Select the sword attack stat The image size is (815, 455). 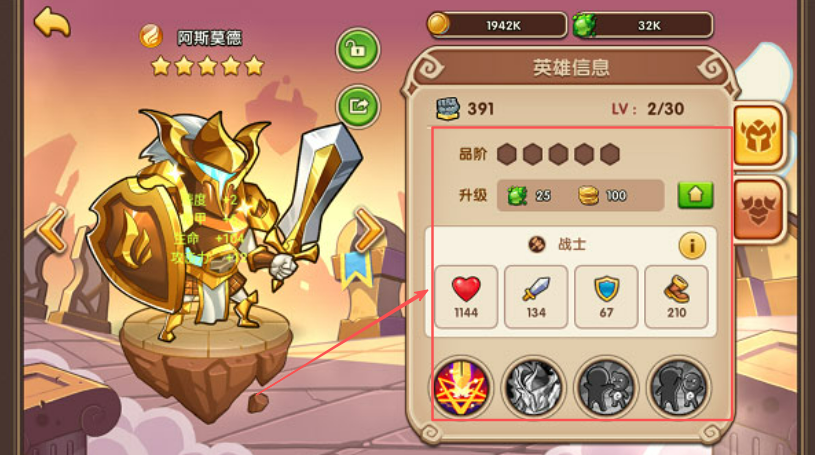point(536,297)
